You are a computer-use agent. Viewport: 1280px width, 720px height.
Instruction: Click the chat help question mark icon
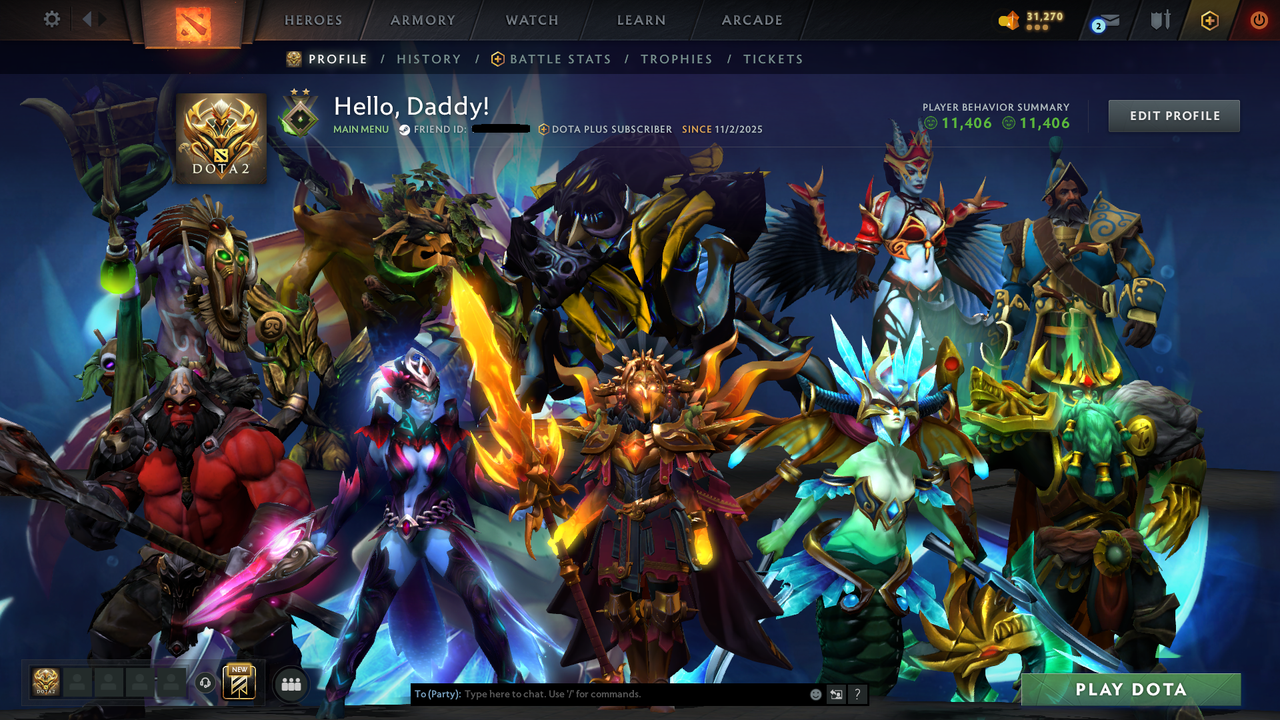click(x=857, y=693)
